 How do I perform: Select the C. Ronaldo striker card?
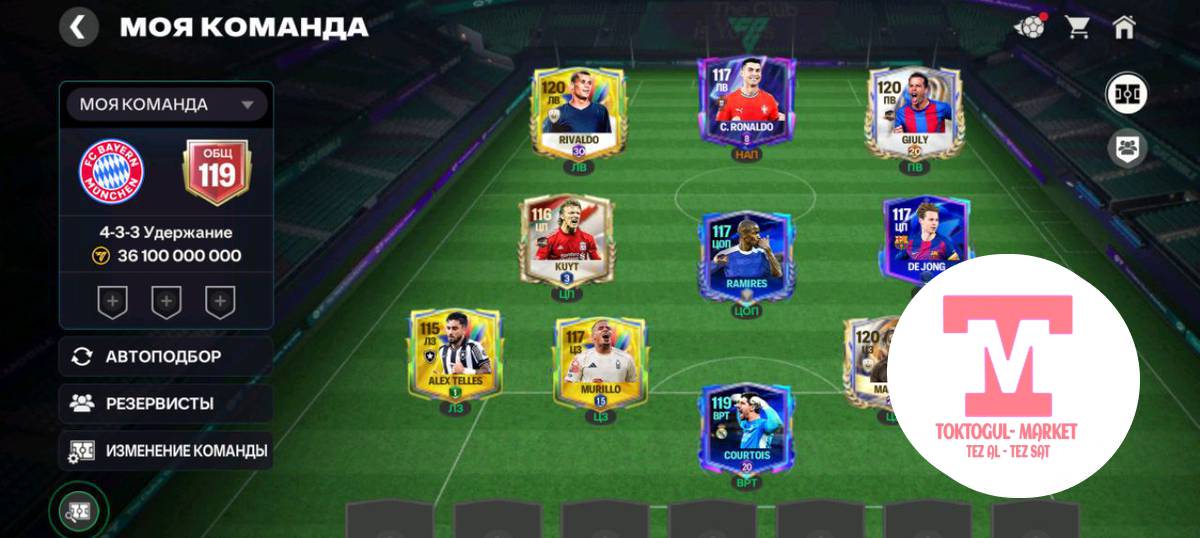pyautogui.click(x=746, y=101)
